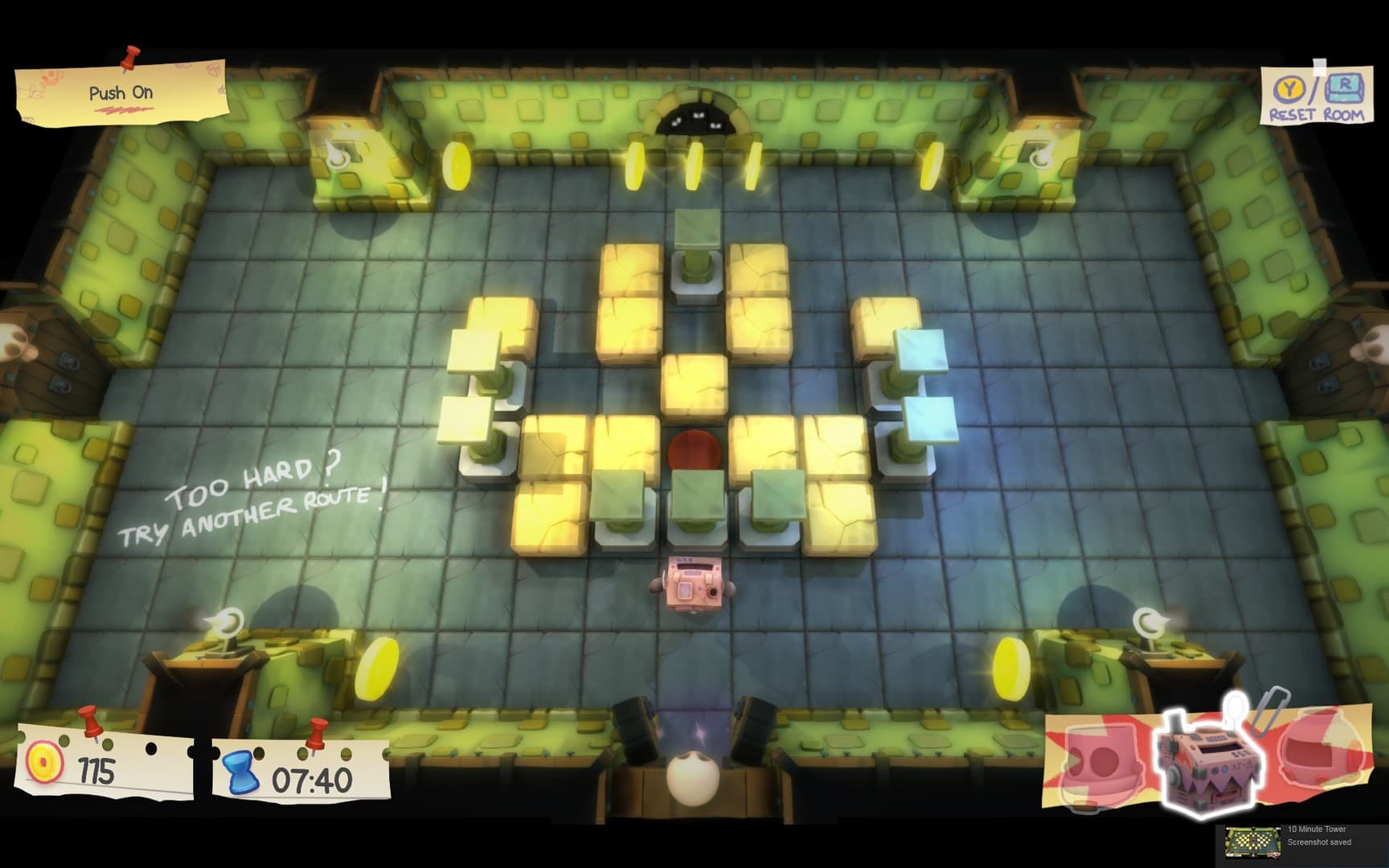Click the Push On level title note

[121, 93]
